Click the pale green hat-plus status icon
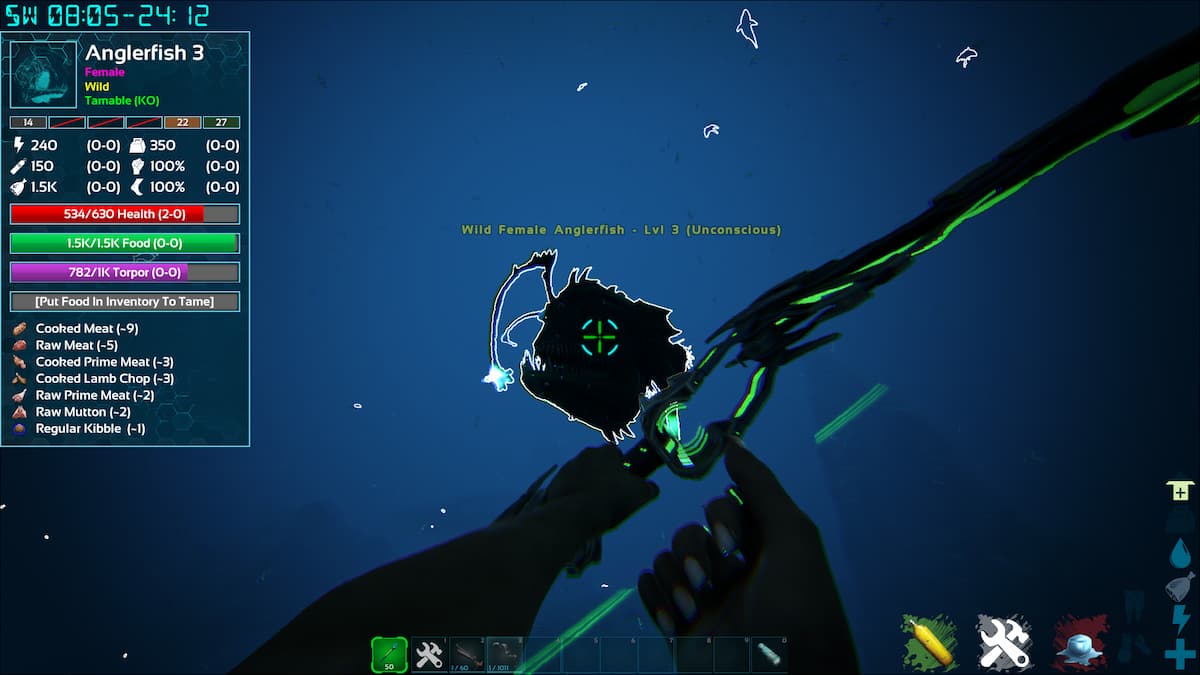 [1179, 490]
